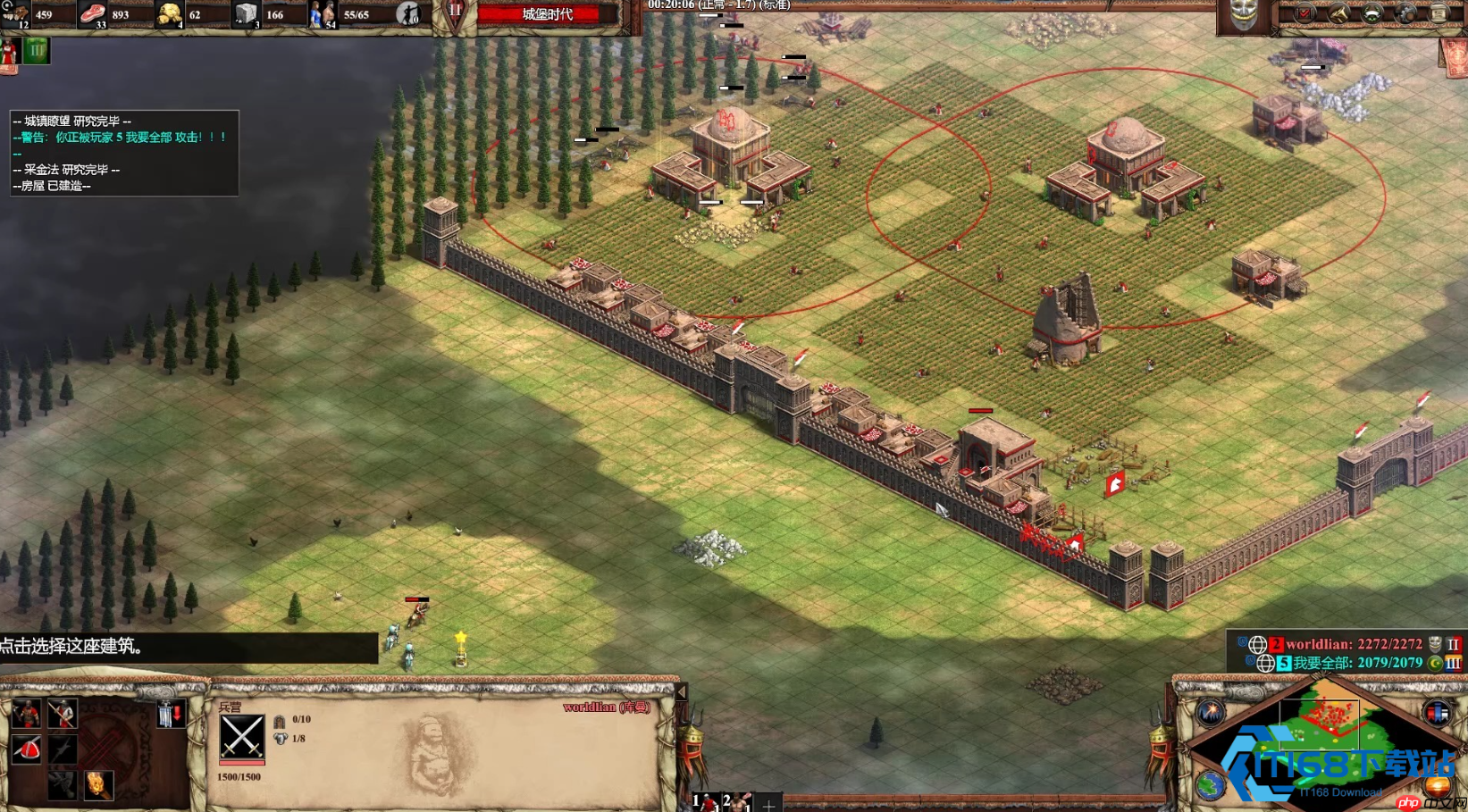Add a new control group with plus button

click(768, 804)
